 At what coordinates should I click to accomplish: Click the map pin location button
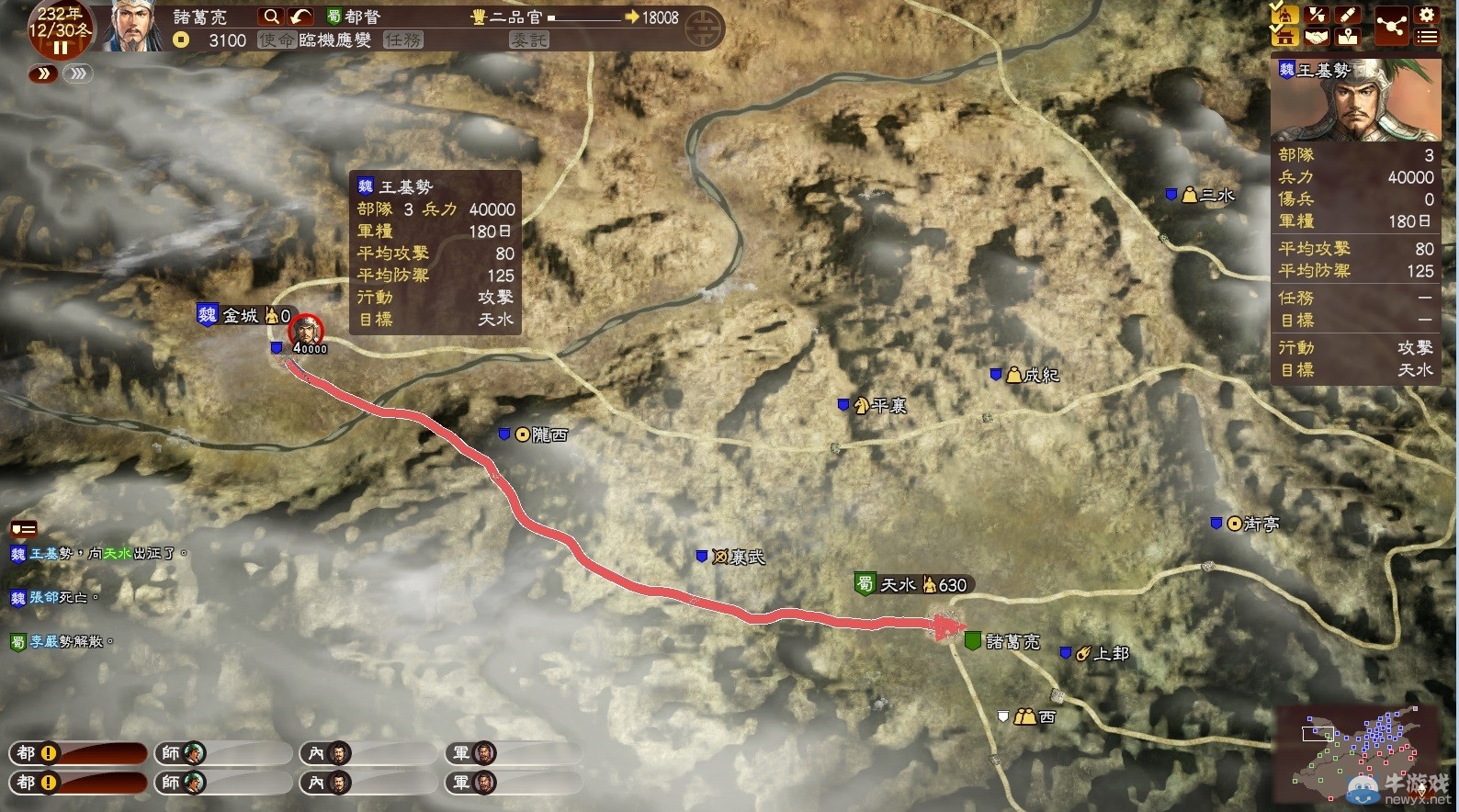tap(1348, 37)
